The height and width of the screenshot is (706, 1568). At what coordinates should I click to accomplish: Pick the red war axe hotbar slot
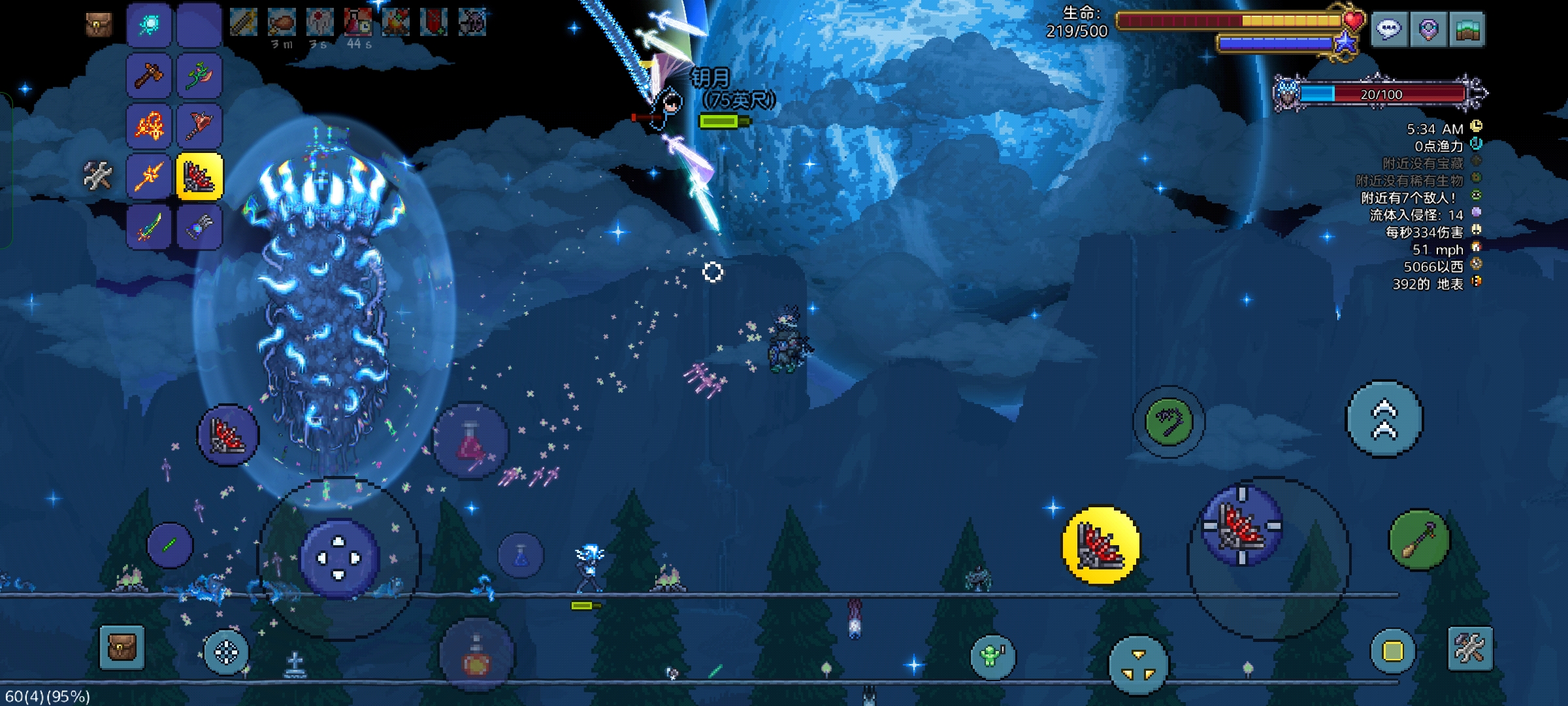199,126
